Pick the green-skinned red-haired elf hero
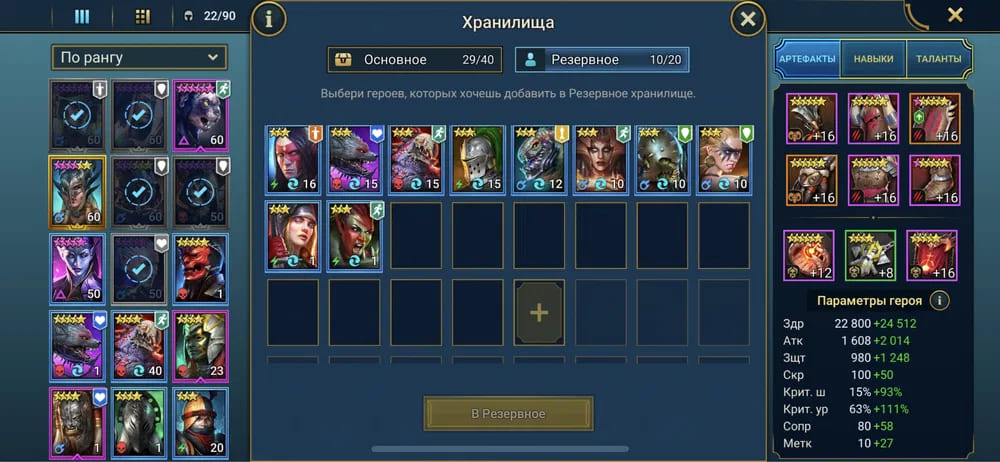This screenshot has height=462, width=1000. (x=355, y=235)
